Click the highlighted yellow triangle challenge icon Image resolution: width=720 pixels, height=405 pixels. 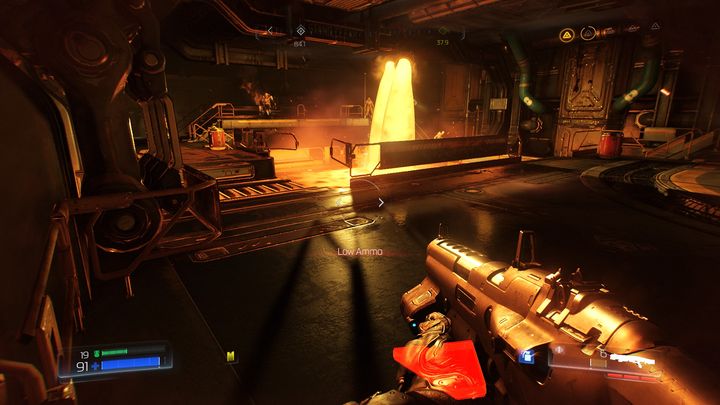click(x=566, y=34)
